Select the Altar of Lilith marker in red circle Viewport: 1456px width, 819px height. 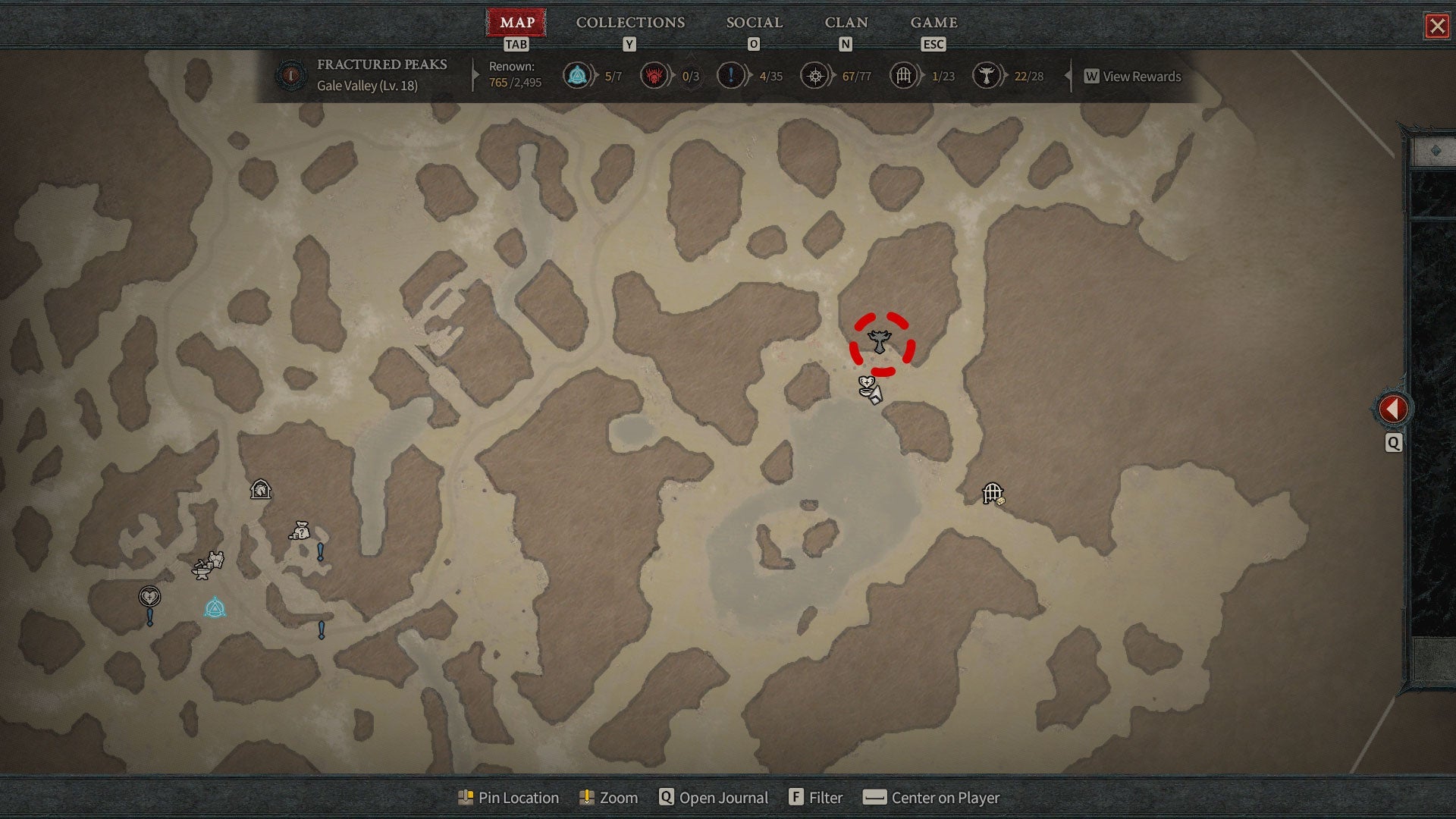tap(880, 342)
